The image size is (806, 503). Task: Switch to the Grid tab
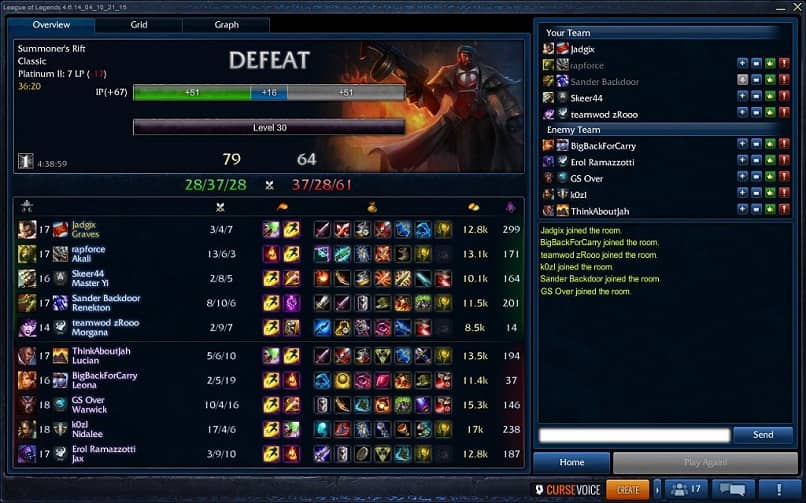point(139,25)
